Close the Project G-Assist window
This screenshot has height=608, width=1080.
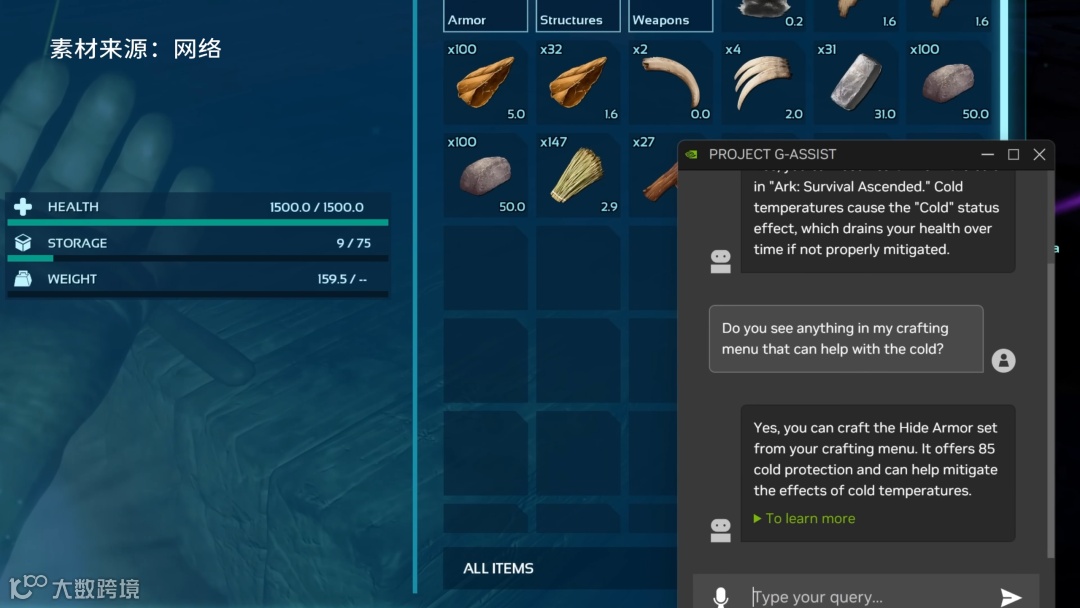click(1039, 154)
